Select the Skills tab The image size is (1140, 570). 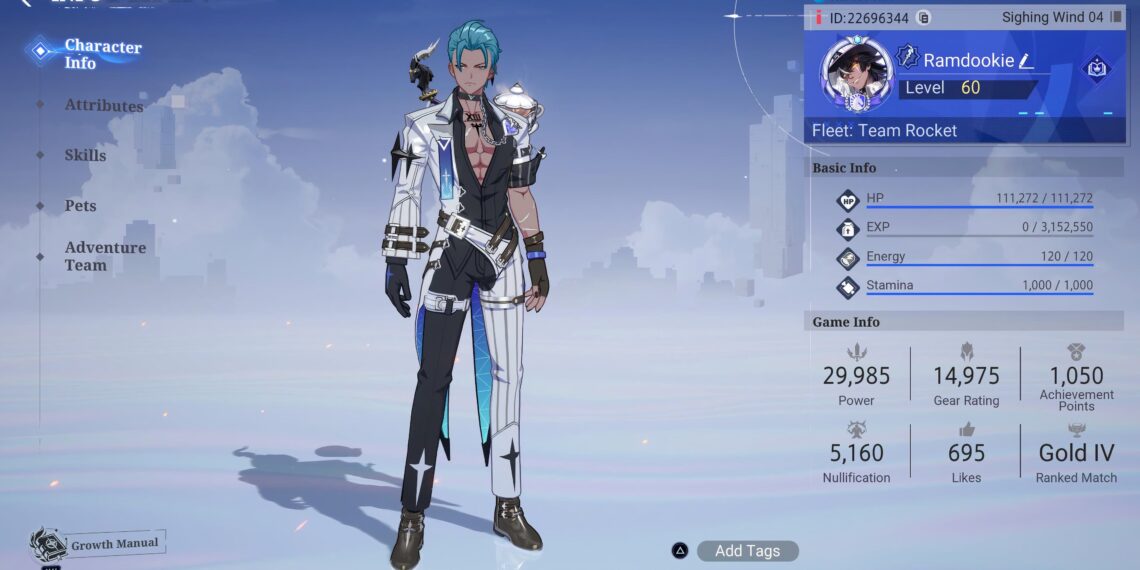tap(85, 155)
